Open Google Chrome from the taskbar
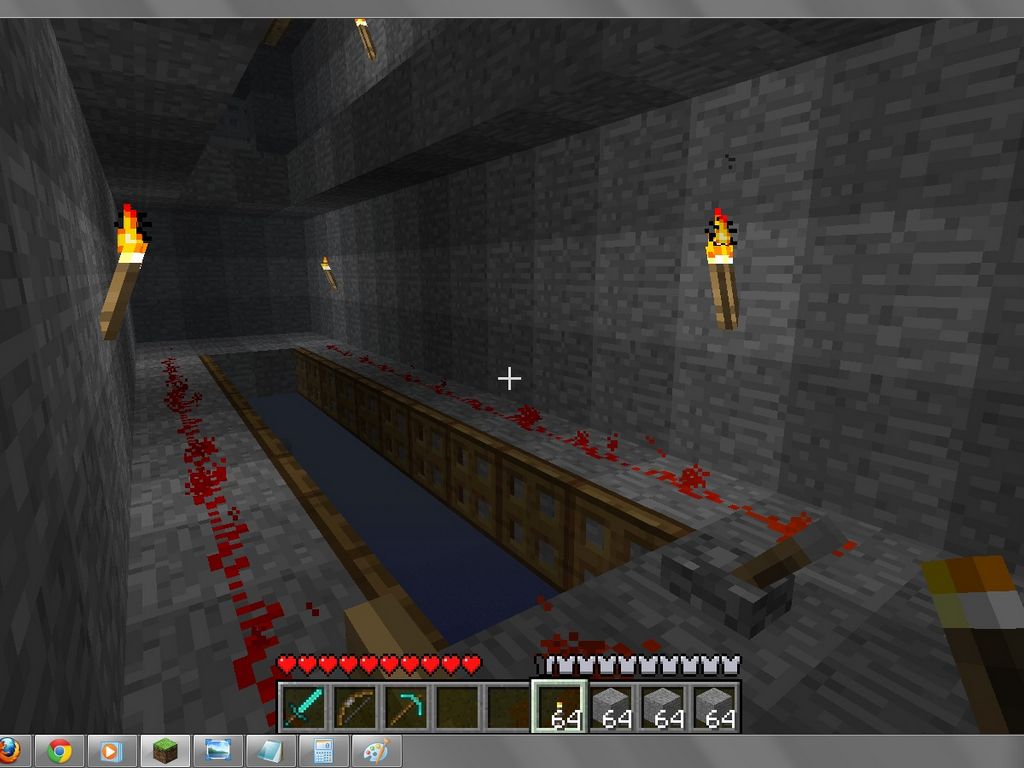The image size is (1024, 768). 59,751
